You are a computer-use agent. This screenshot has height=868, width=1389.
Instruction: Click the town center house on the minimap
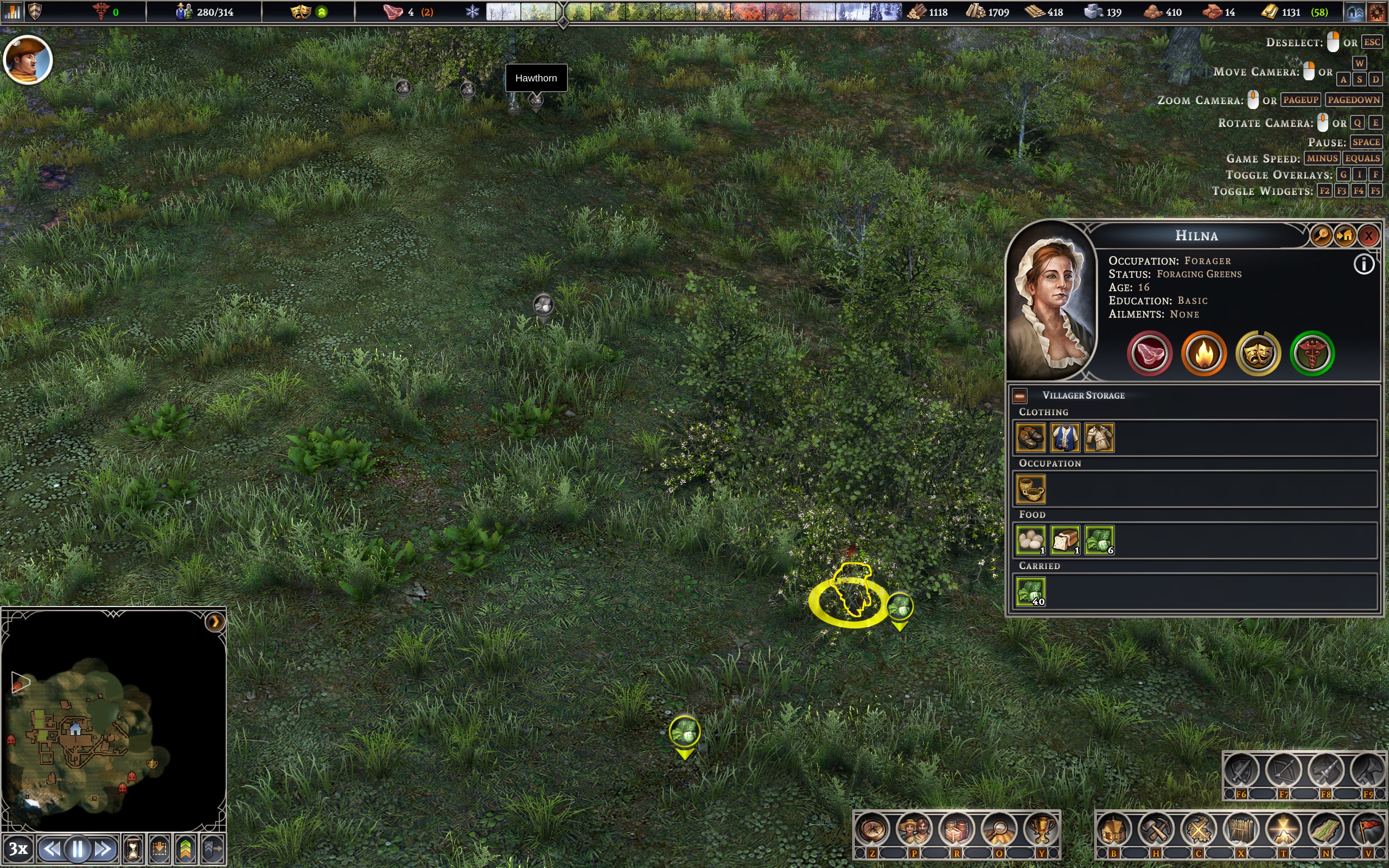75,730
